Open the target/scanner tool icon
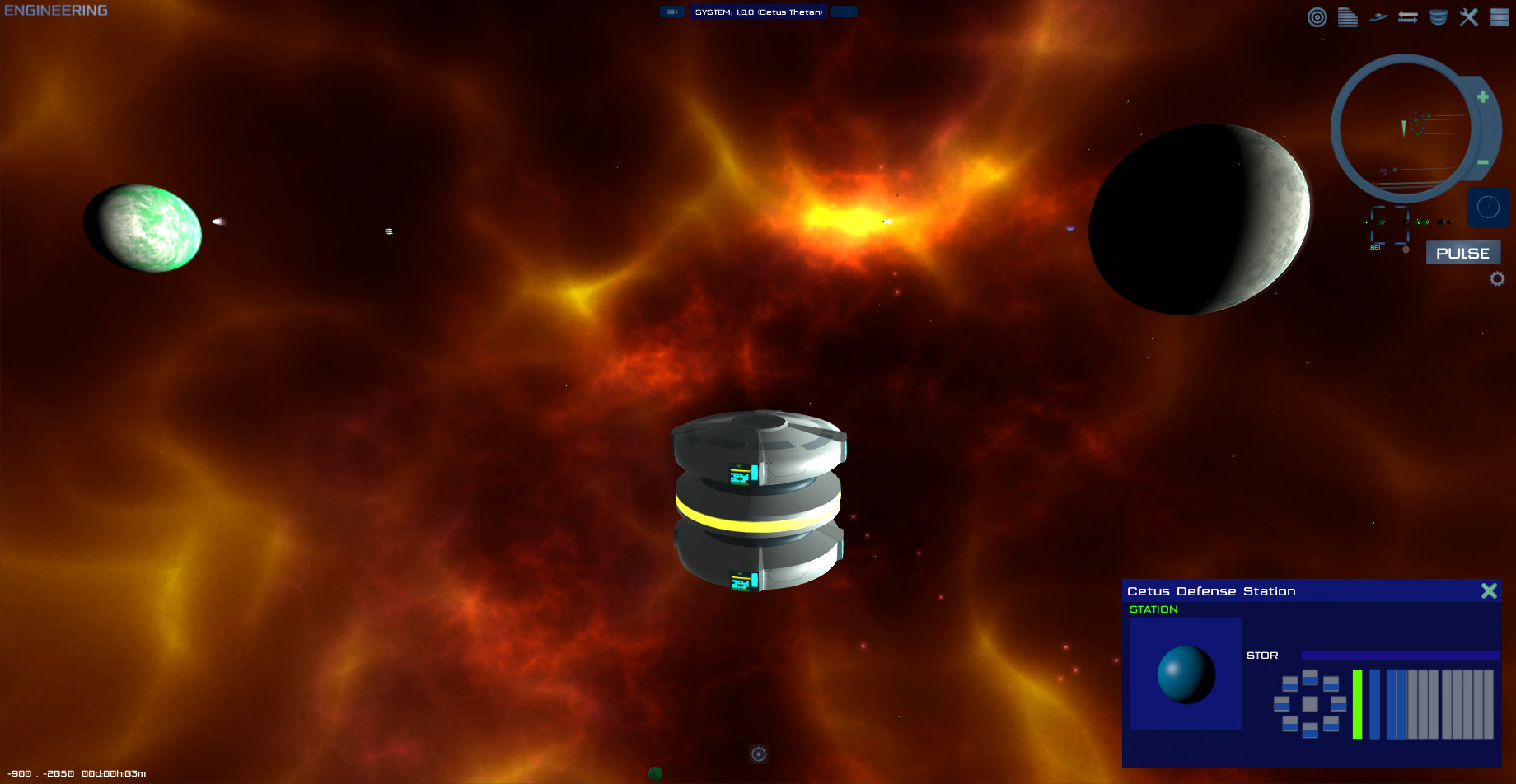This screenshot has height=784, width=1516. tap(1317, 16)
